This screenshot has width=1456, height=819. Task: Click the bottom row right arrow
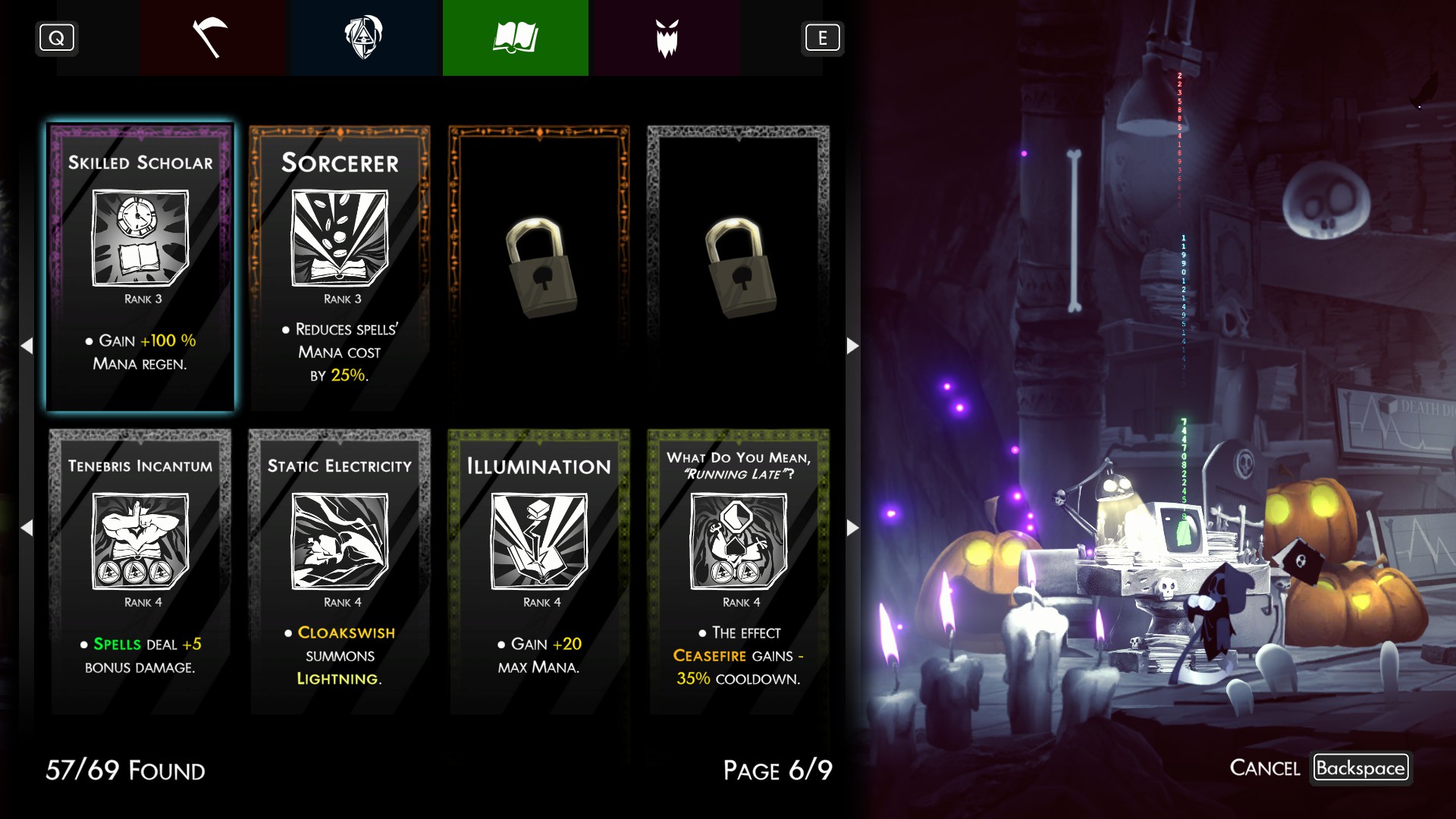[852, 528]
